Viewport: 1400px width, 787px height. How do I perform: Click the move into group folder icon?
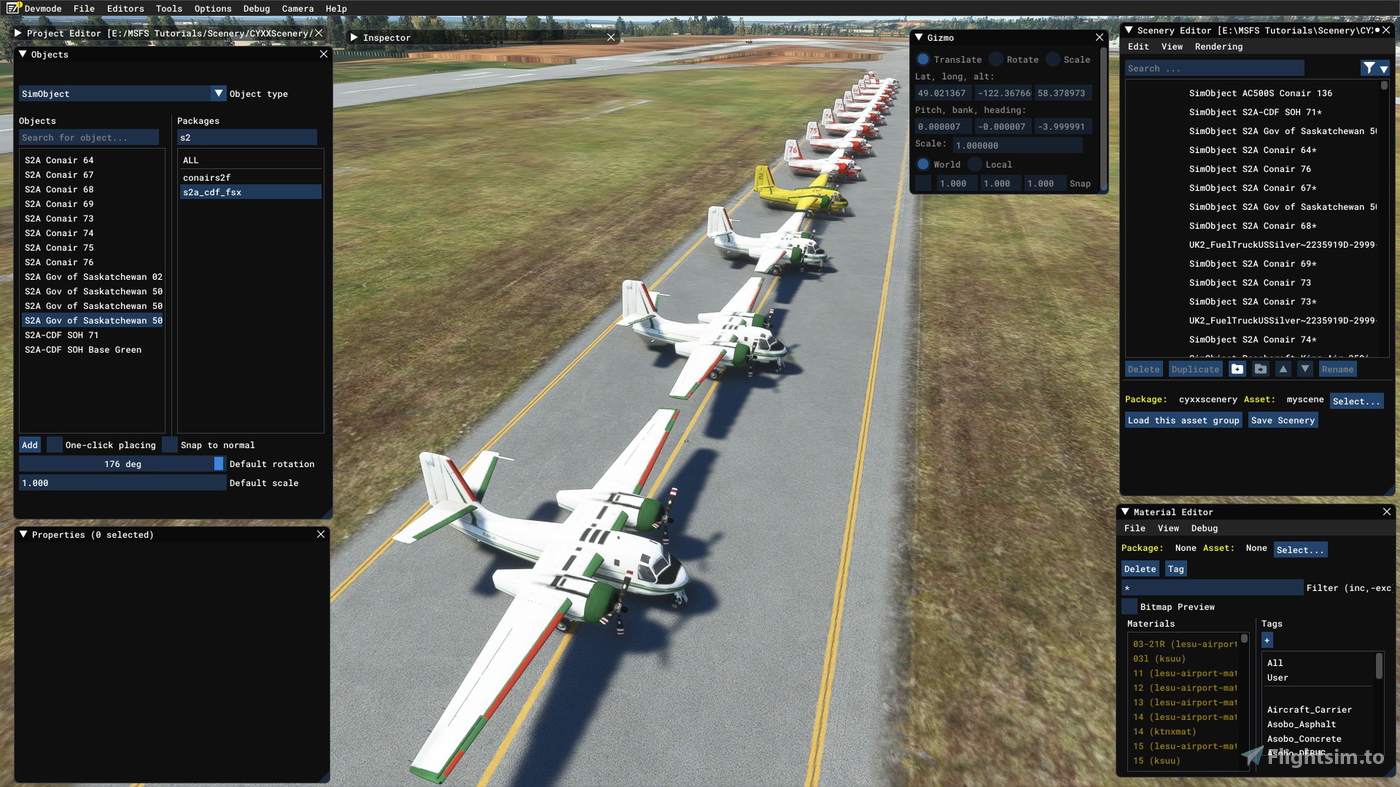[x=1260, y=369]
